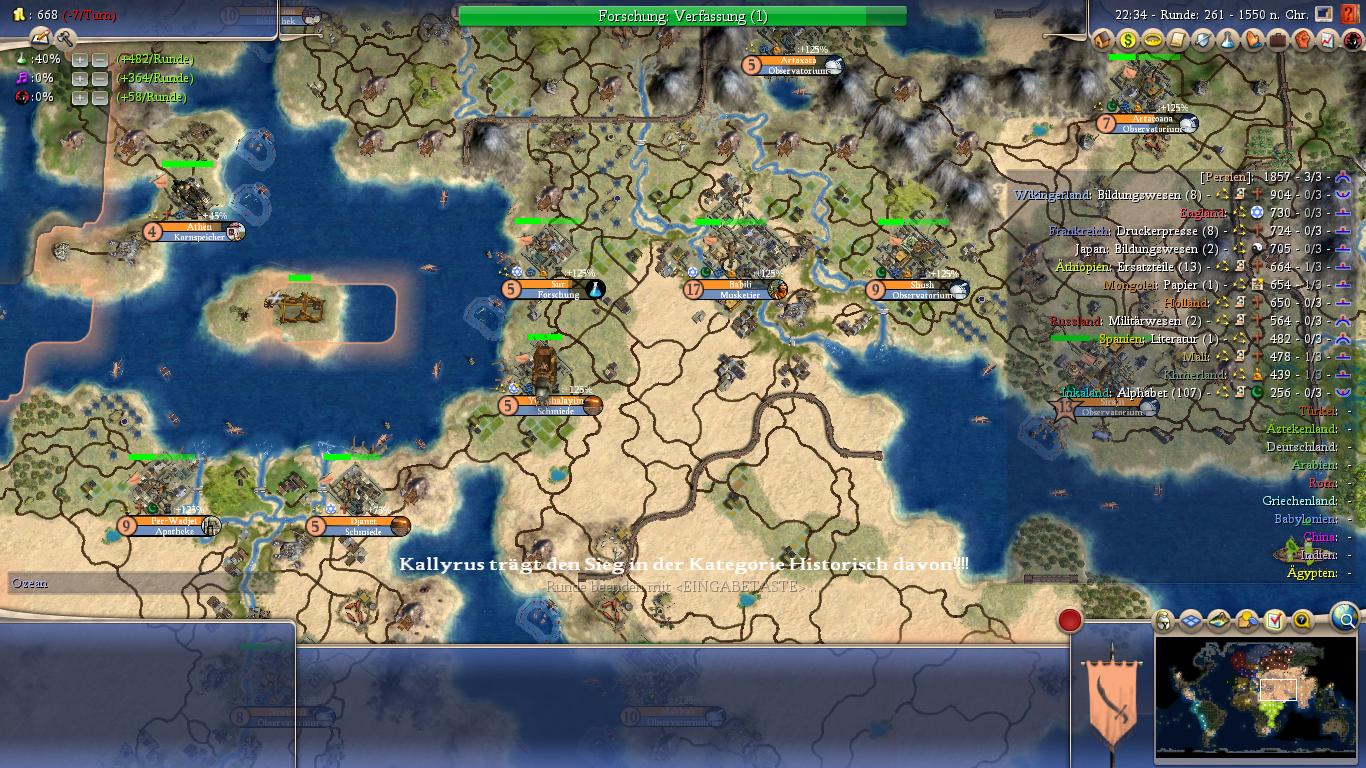Increase the culture rate with plus button
Image resolution: width=1366 pixels, height=768 pixels.
[80, 79]
